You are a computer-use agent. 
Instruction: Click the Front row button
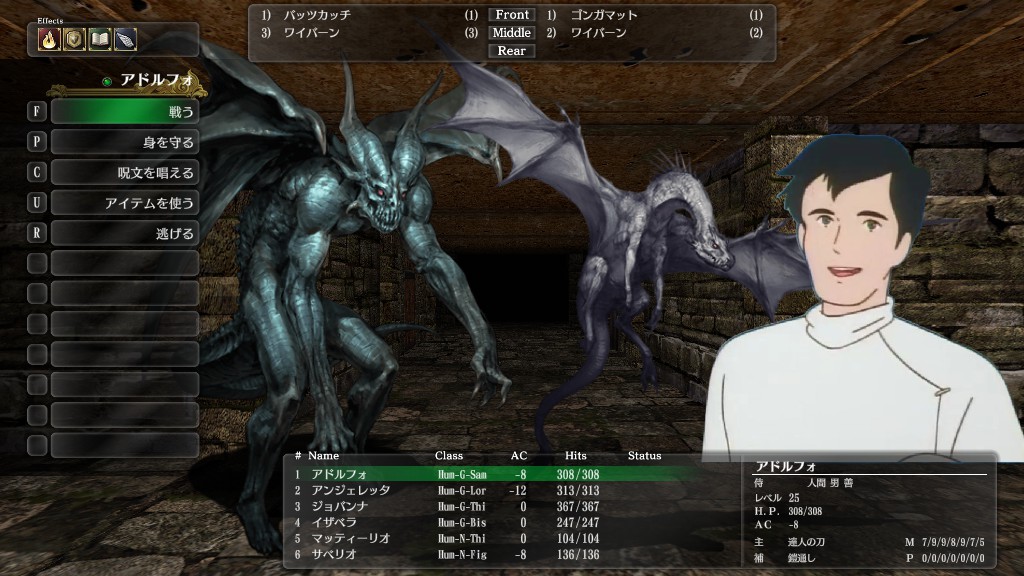[x=512, y=15]
